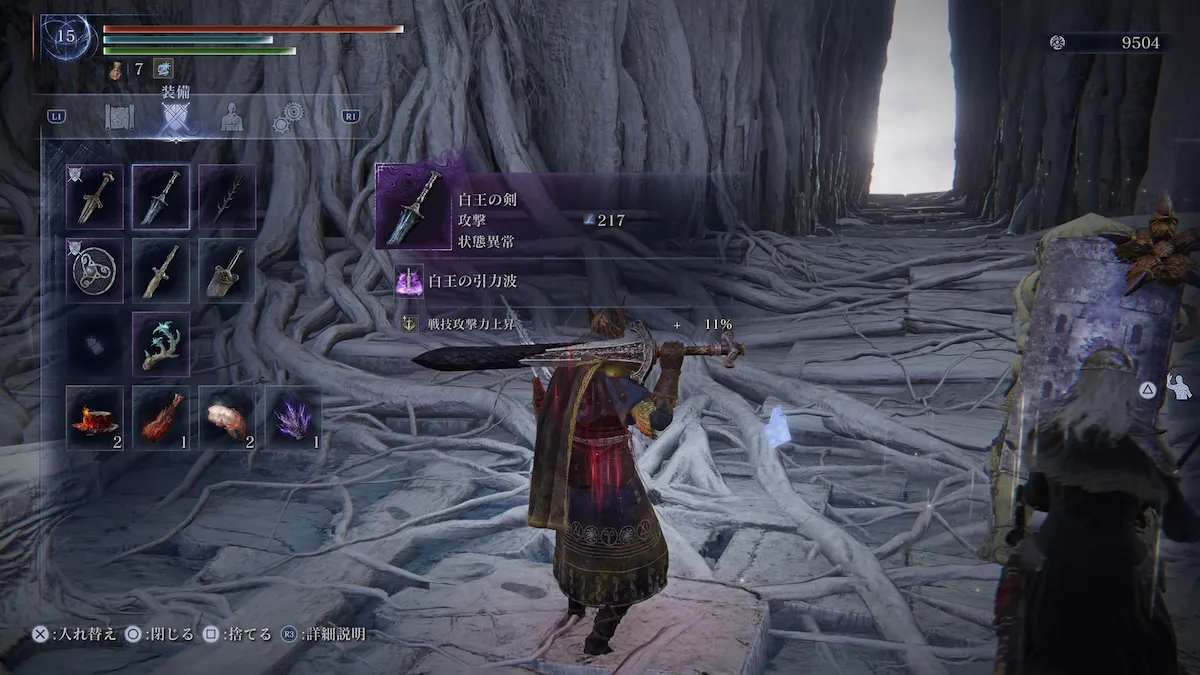Select the healing flask icon in HUD
This screenshot has width=1200, height=675.
pyautogui.click(x=116, y=69)
